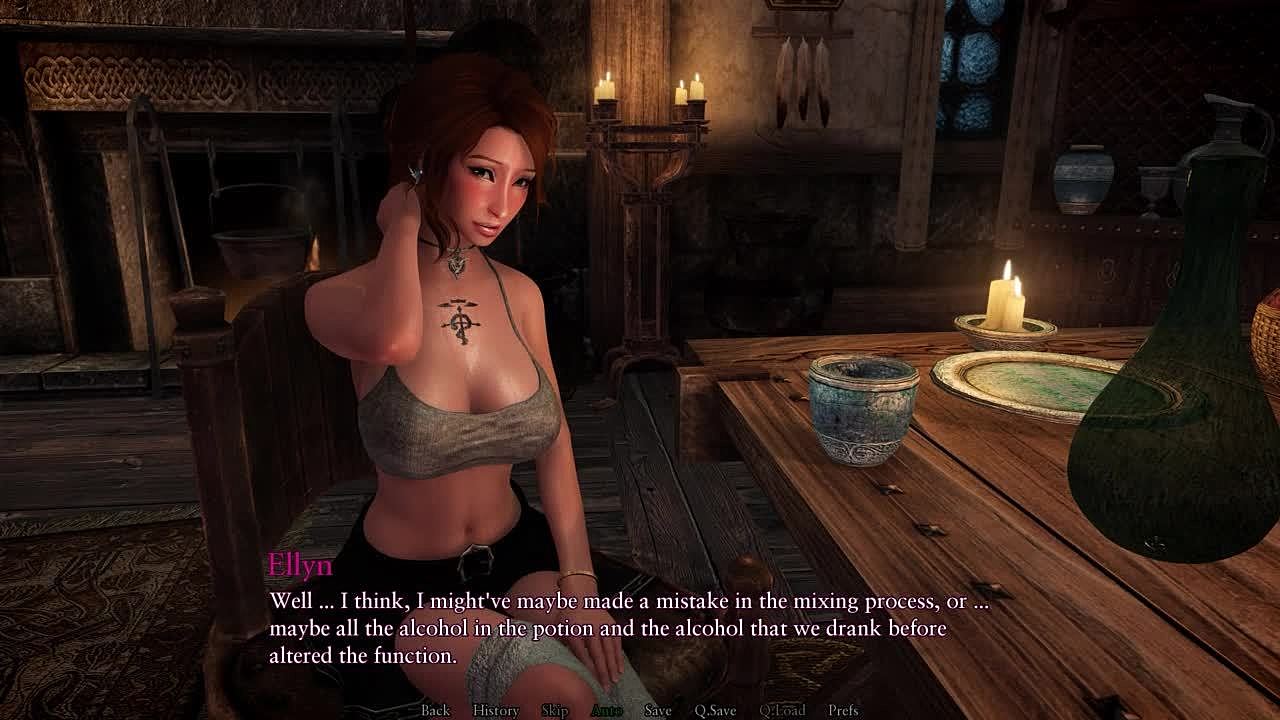Click Q.Load to quick load

click(782, 710)
